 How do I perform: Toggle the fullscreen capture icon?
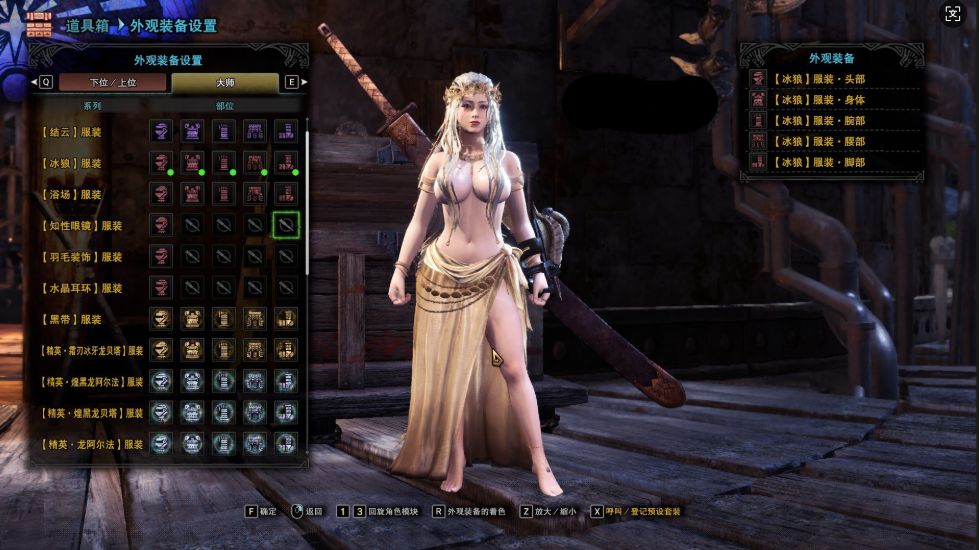tap(953, 14)
